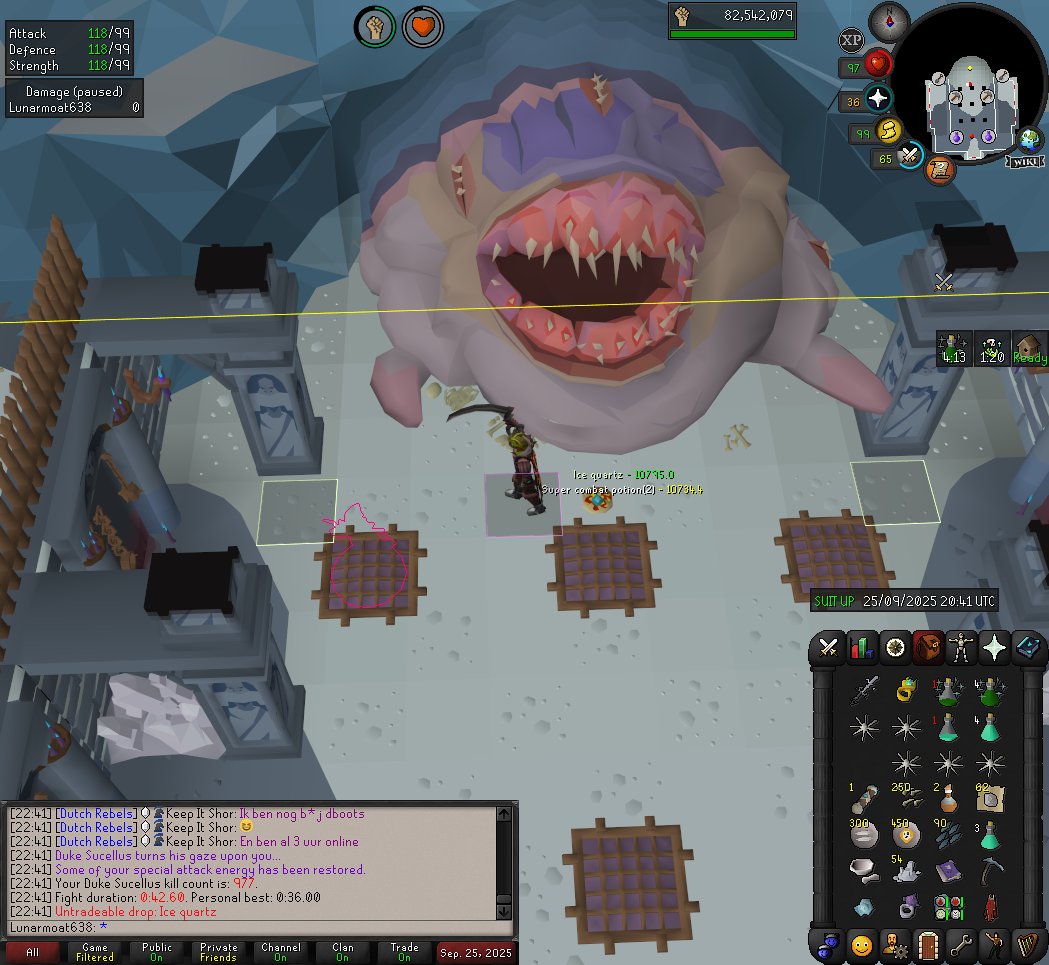1049x965 pixels.
Task: Switch to the Skills tab
Action: pos(861,647)
